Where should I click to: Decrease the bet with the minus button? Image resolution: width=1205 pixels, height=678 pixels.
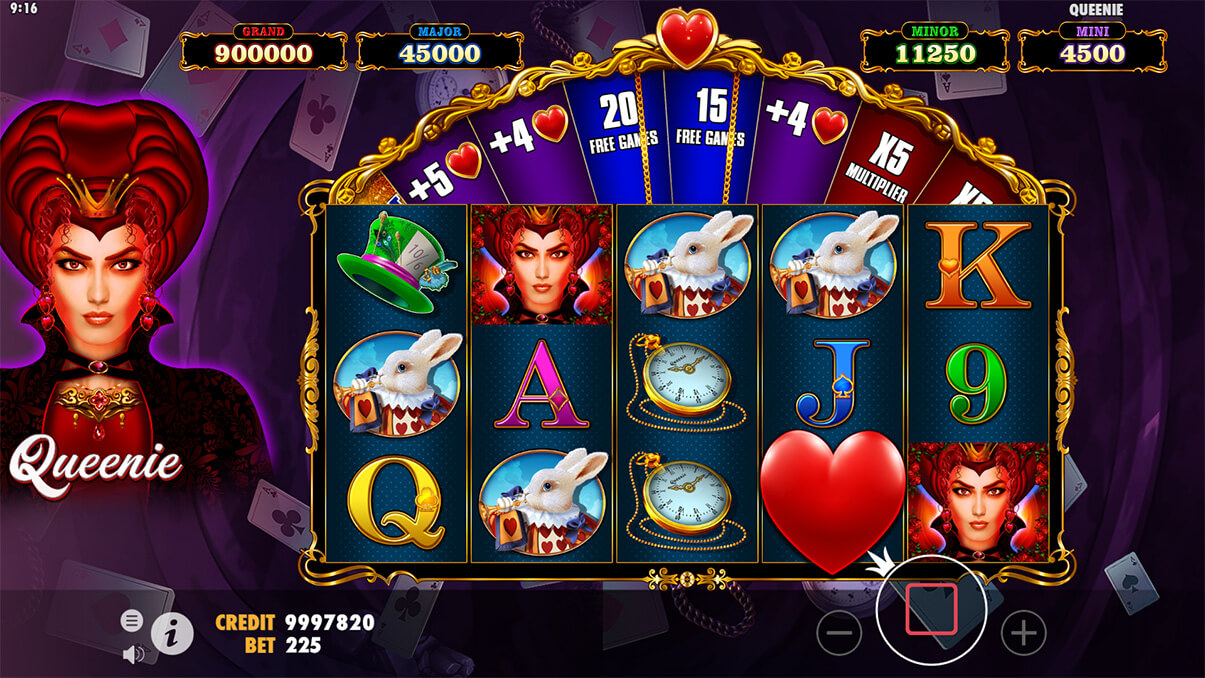coord(838,632)
